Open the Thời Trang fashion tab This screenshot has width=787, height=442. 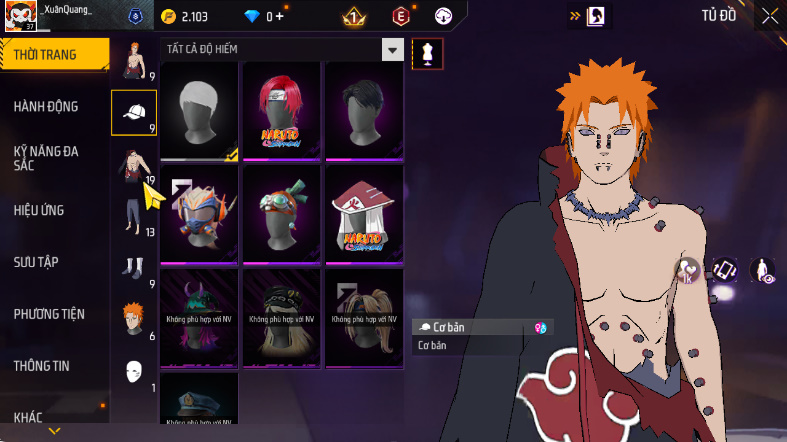tap(48, 55)
